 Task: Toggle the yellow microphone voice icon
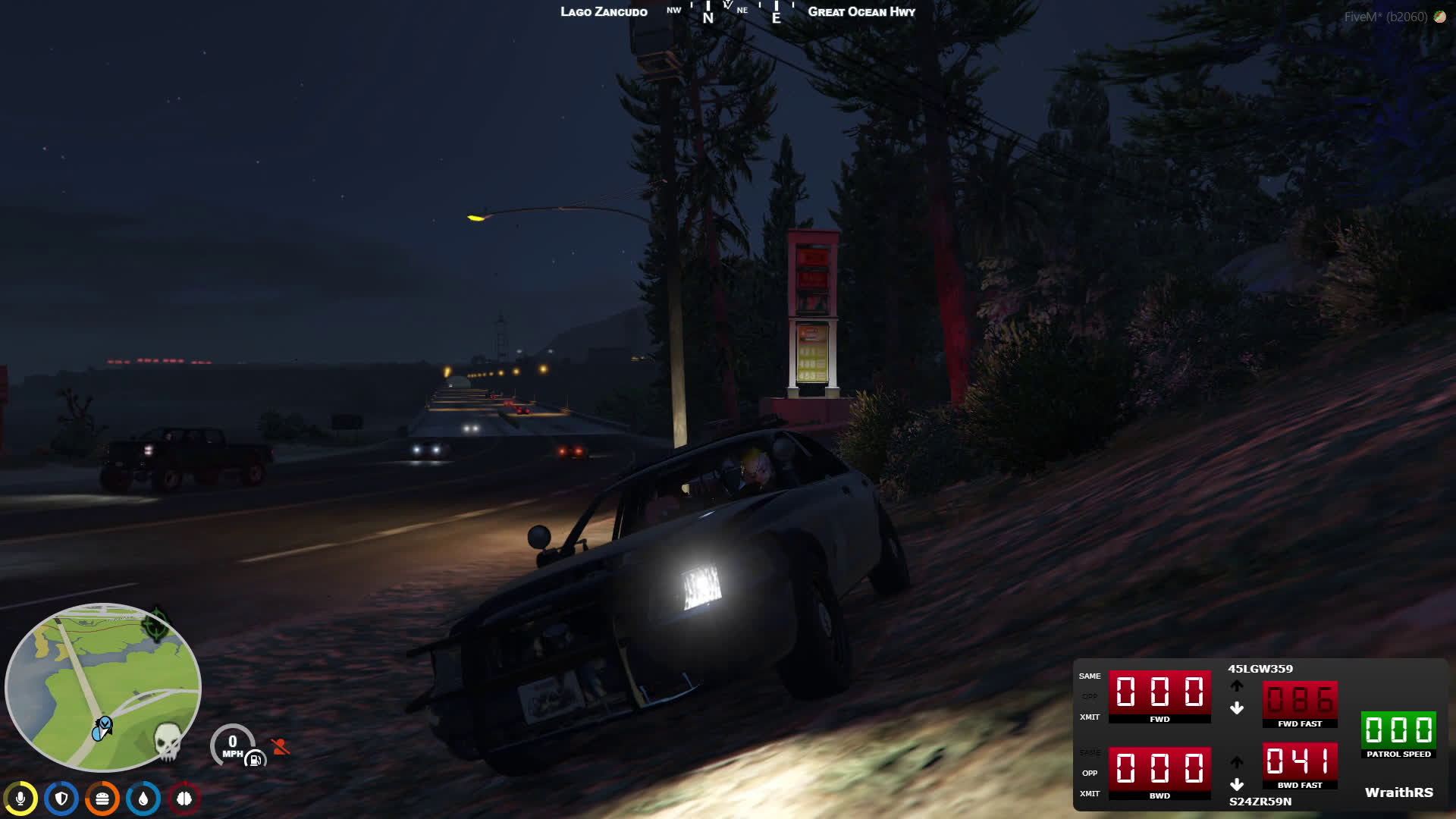coord(20,799)
